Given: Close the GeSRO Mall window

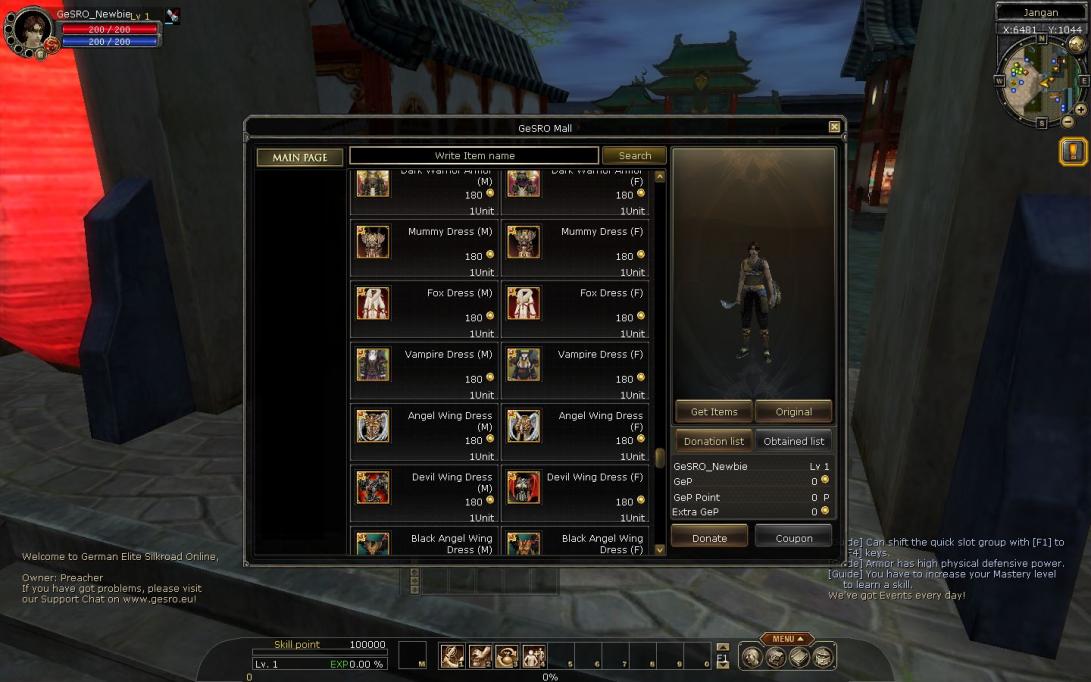Looking at the screenshot, I should pos(834,127).
